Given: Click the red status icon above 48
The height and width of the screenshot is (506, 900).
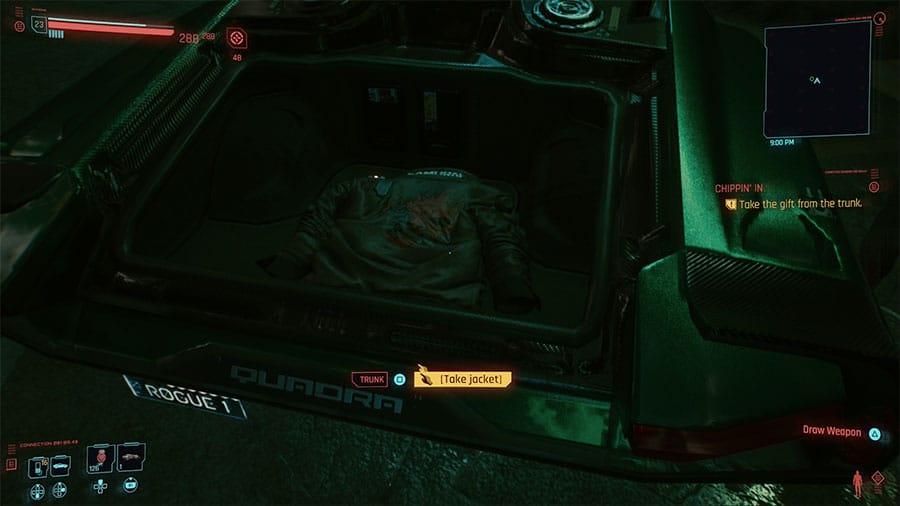Looking at the screenshot, I should [x=237, y=38].
